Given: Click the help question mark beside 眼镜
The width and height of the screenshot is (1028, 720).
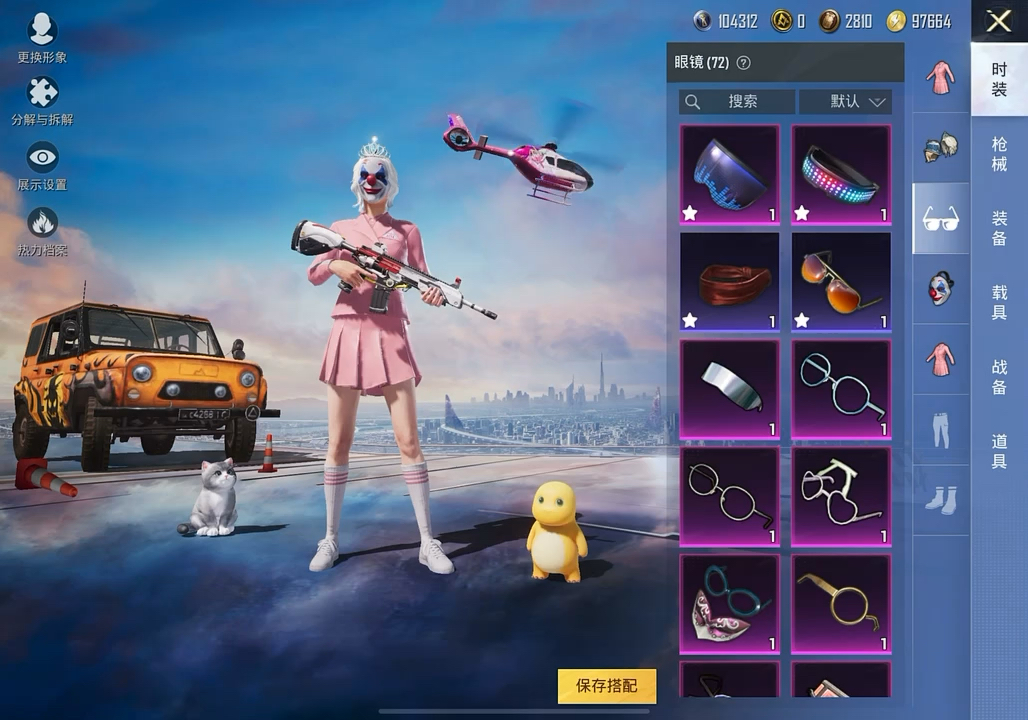Looking at the screenshot, I should (743, 63).
